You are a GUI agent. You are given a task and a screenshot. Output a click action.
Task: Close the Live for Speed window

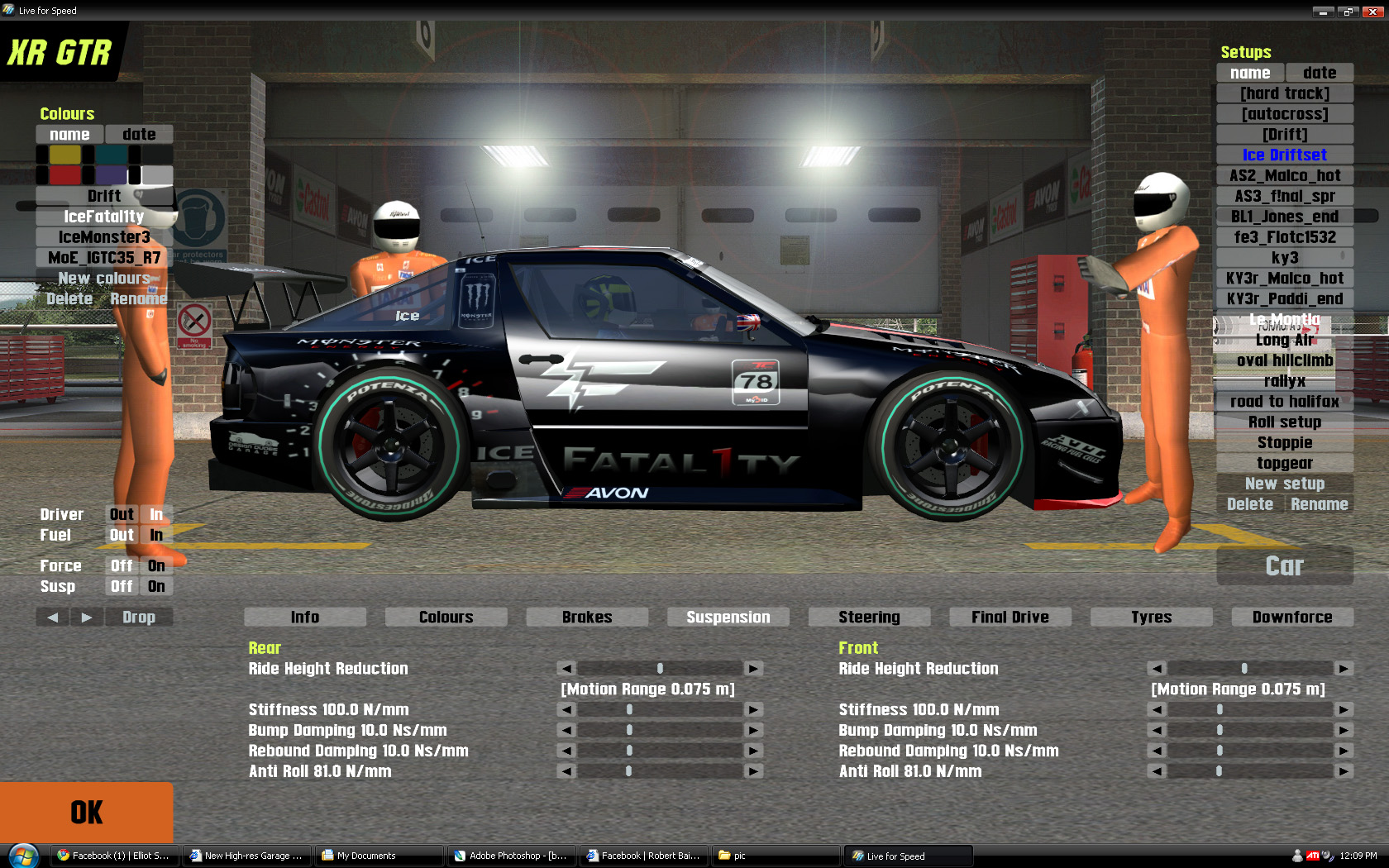1372,12
